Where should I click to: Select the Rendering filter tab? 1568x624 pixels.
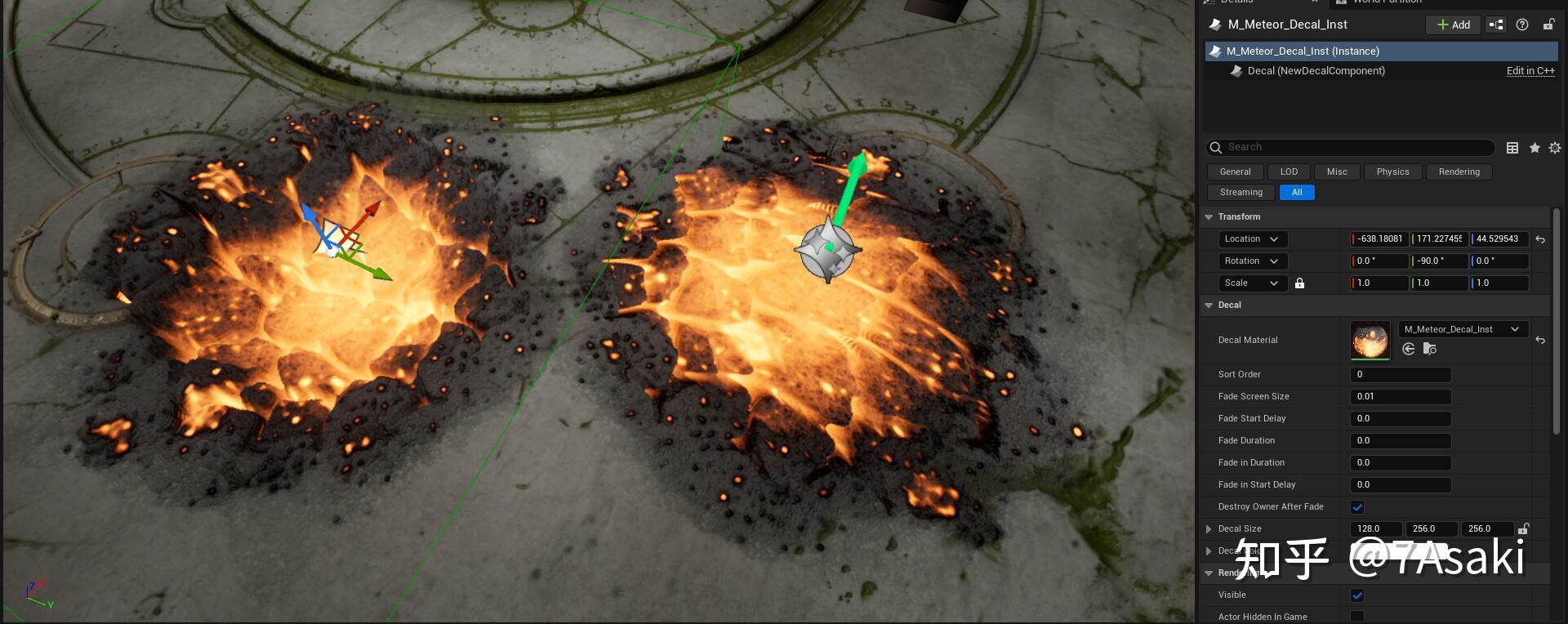(1459, 172)
